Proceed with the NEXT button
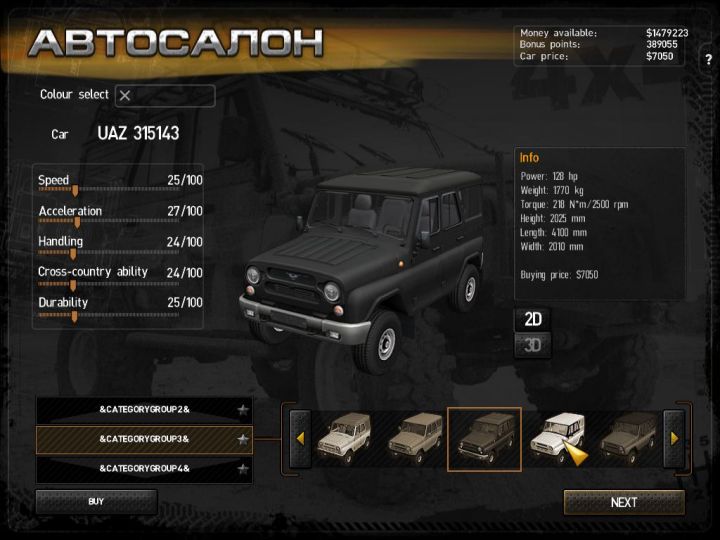This screenshot has height=540, width=720. point(624,502)
